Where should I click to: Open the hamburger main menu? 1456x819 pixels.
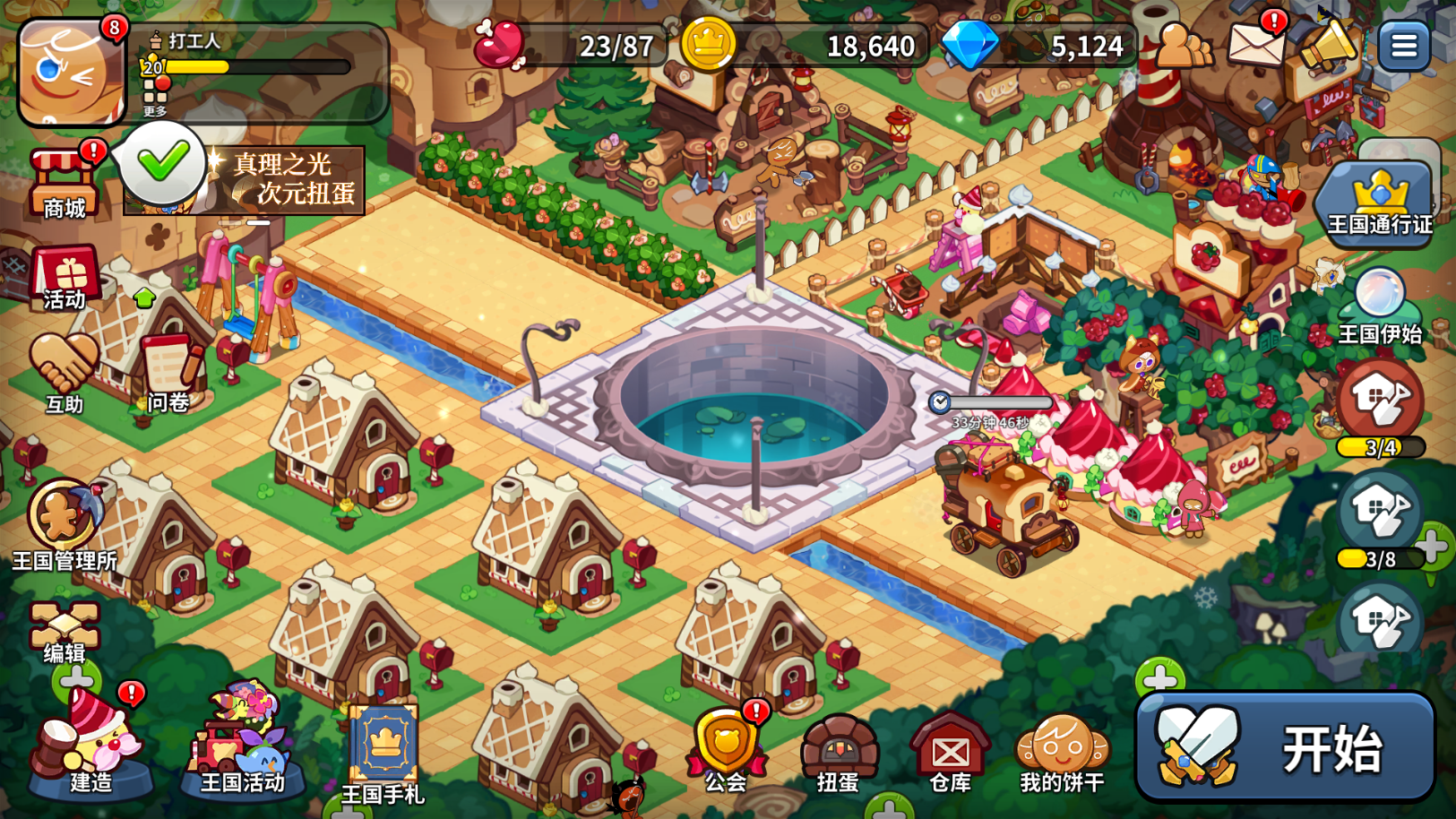[1403, 45]
